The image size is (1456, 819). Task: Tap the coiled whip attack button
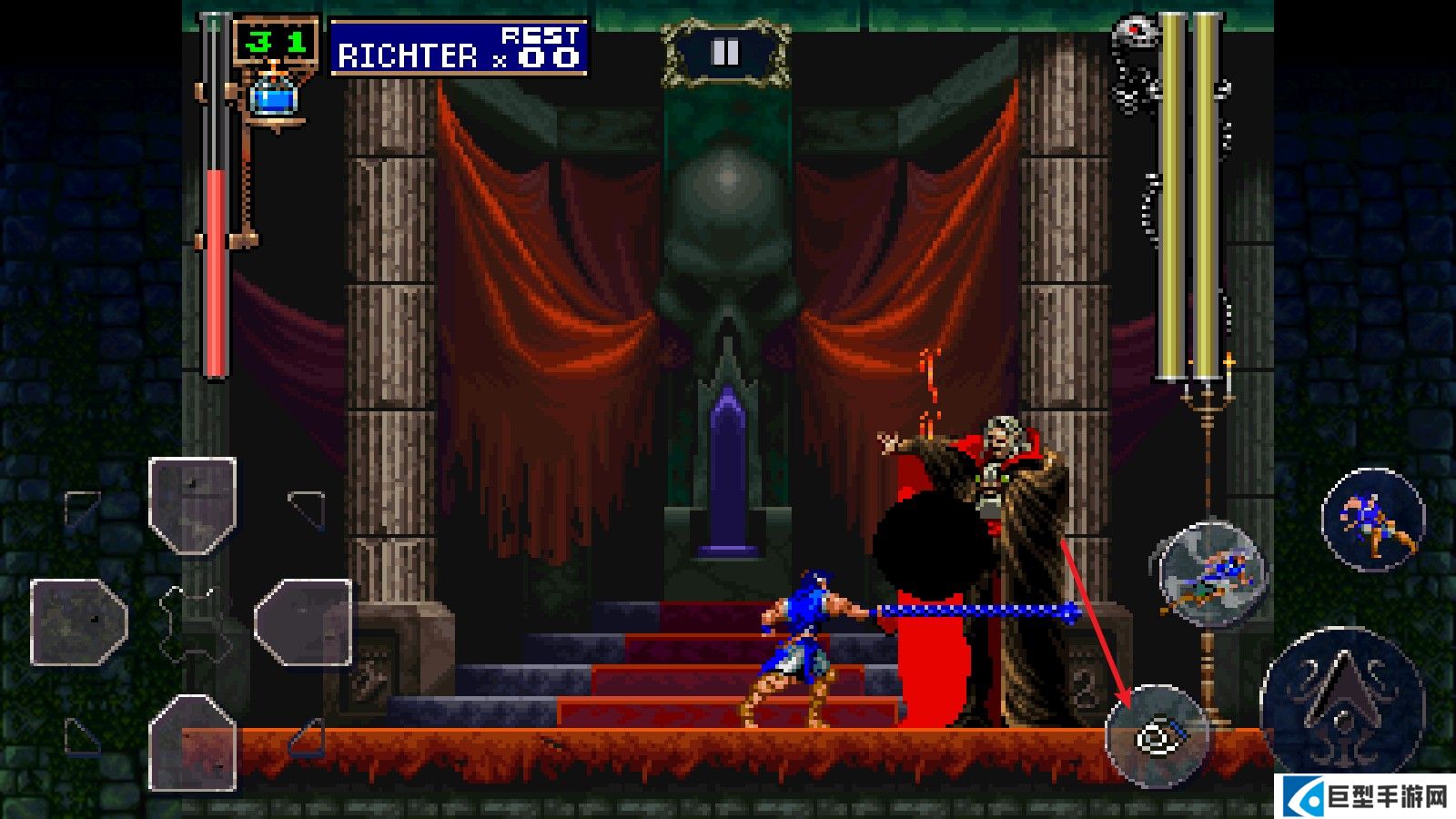tap(1158, 735)
